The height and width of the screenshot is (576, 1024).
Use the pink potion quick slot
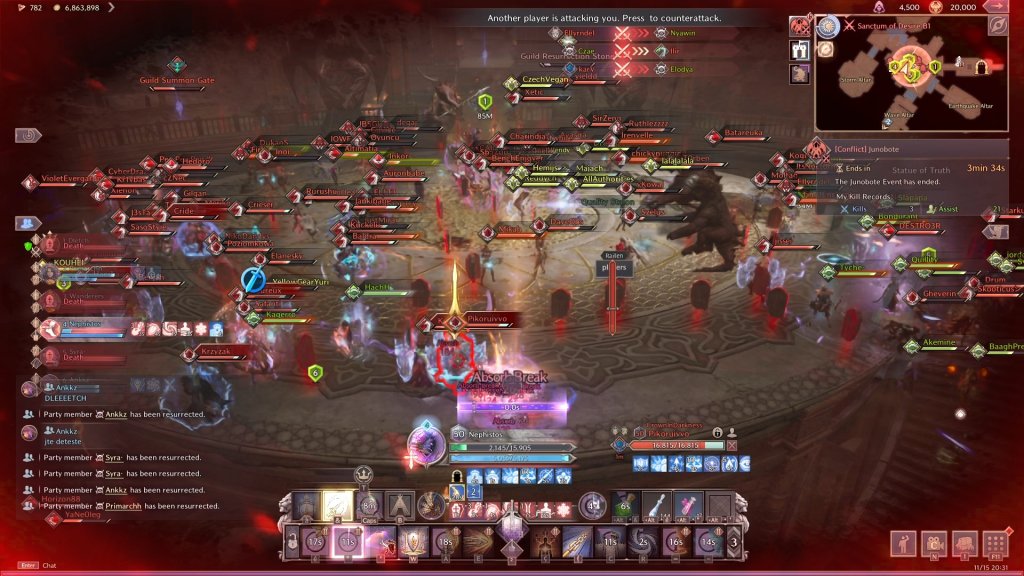tap(686, 506)
